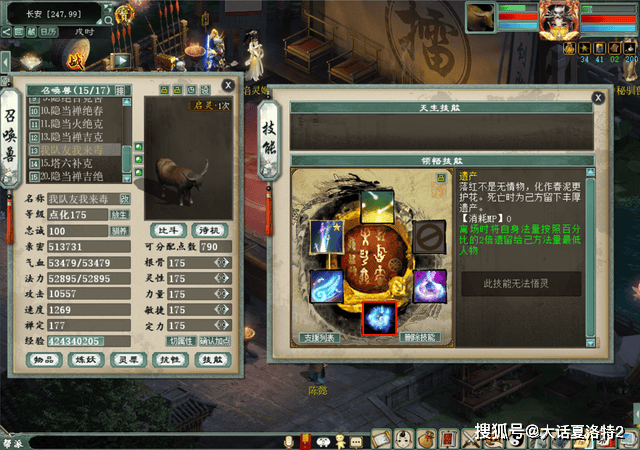The height and width of the screenshot is (450, 640).
Task: Click the 驯养 tame button beside loyalty
Action: coord(119,230)
